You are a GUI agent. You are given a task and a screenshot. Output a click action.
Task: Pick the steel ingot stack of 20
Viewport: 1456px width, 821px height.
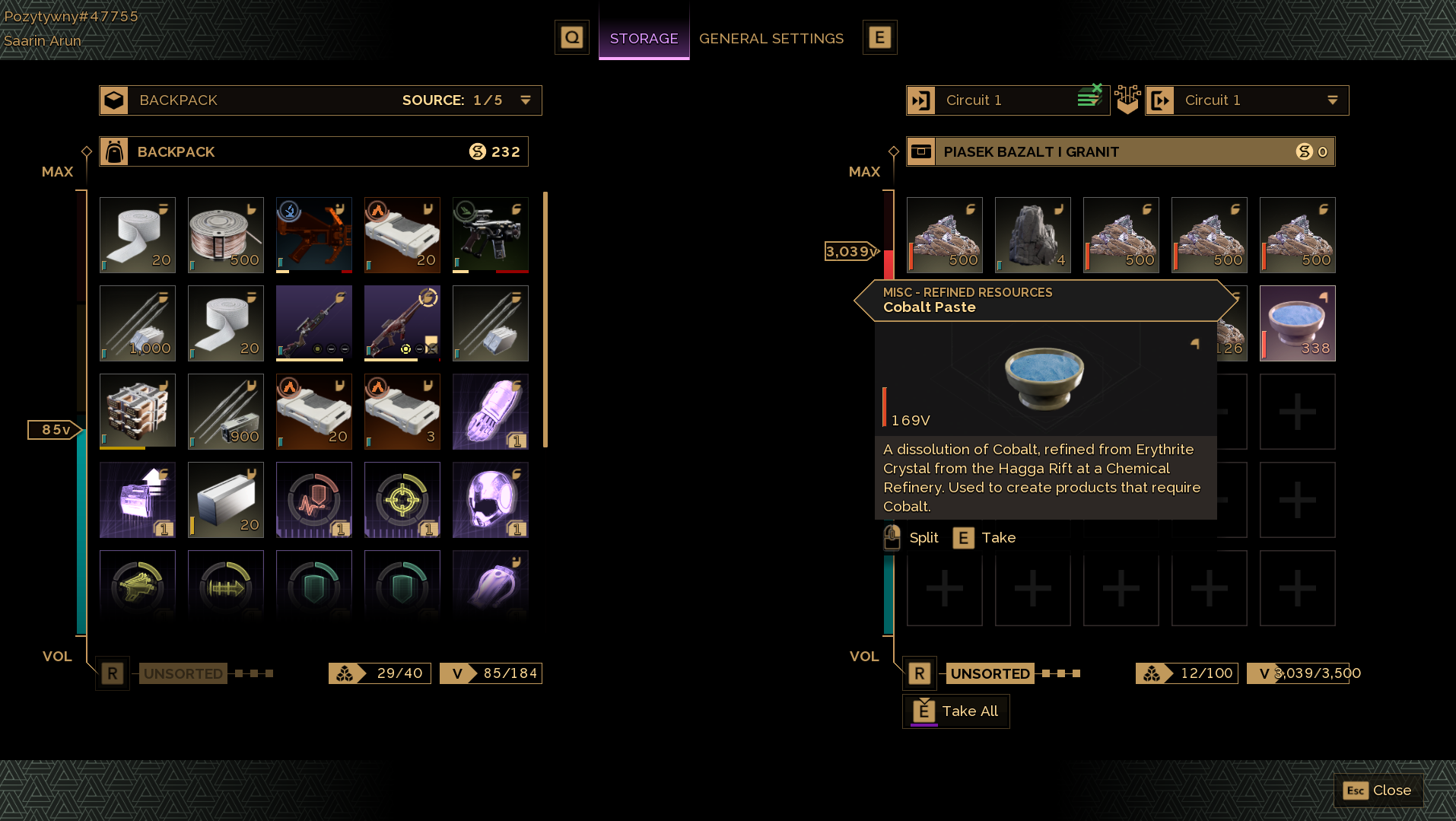226,500
